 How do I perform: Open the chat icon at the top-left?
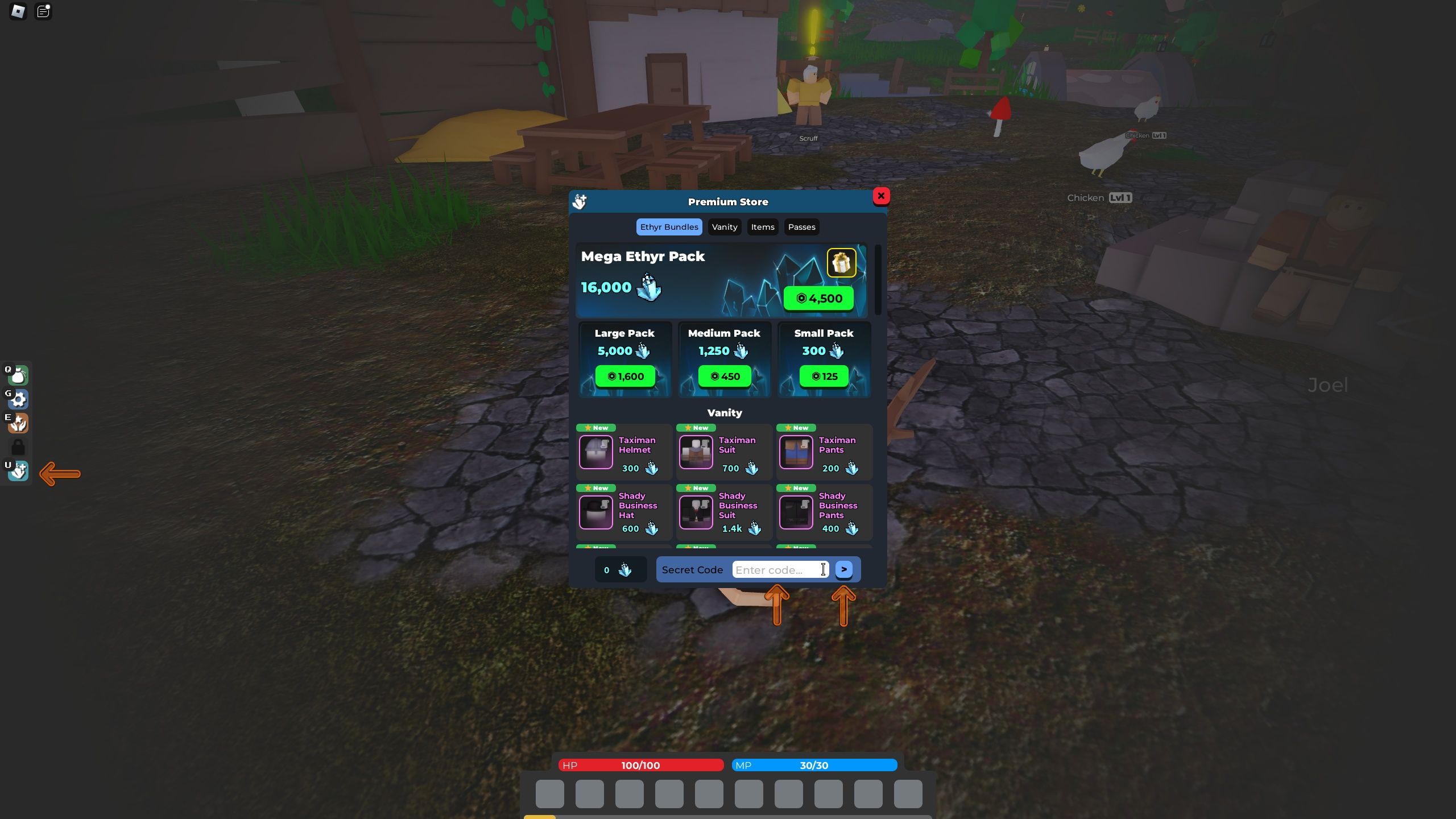(43, 11)
